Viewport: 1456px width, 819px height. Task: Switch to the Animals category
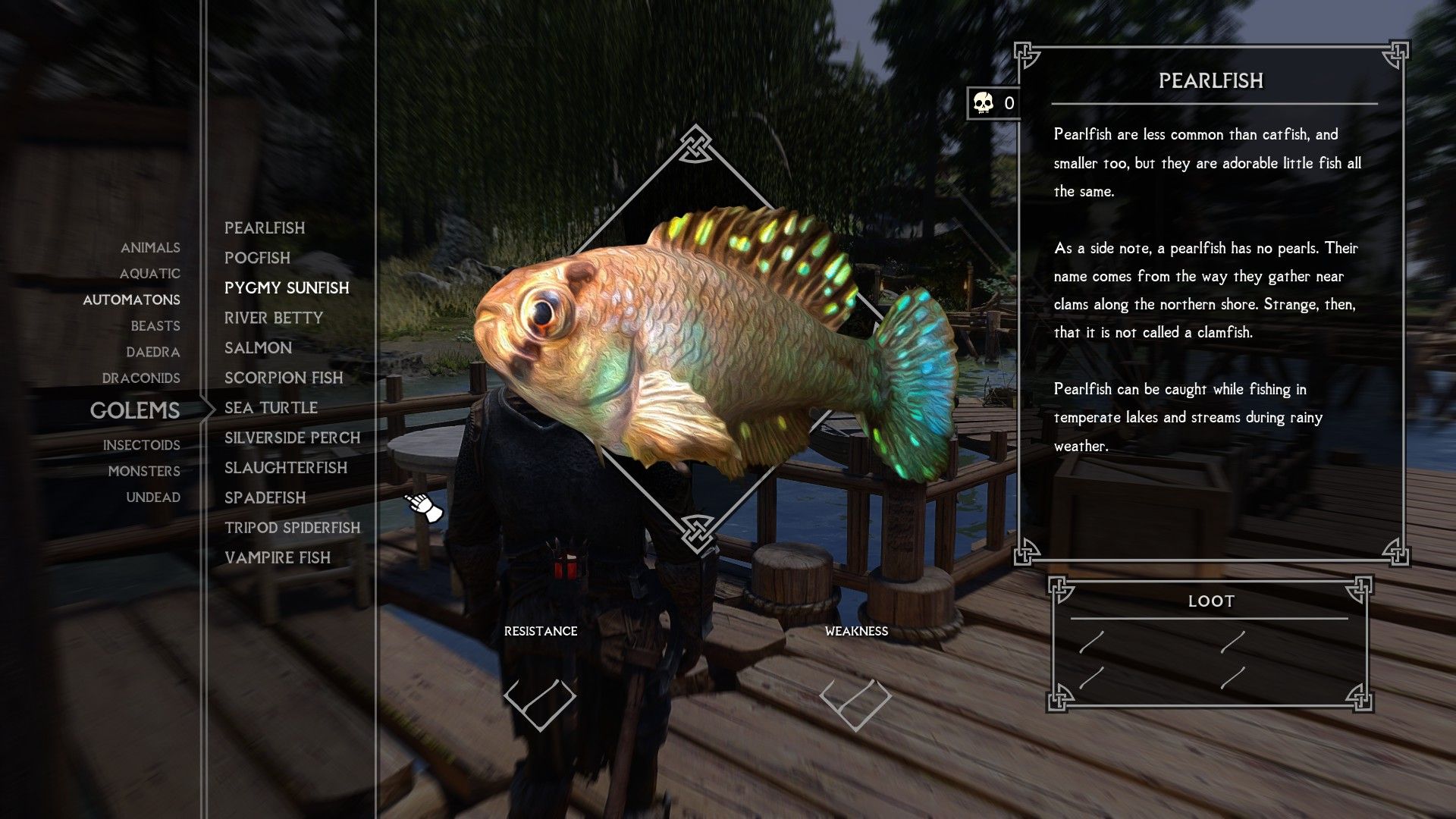pyautogui.click(x=150, y=247)
